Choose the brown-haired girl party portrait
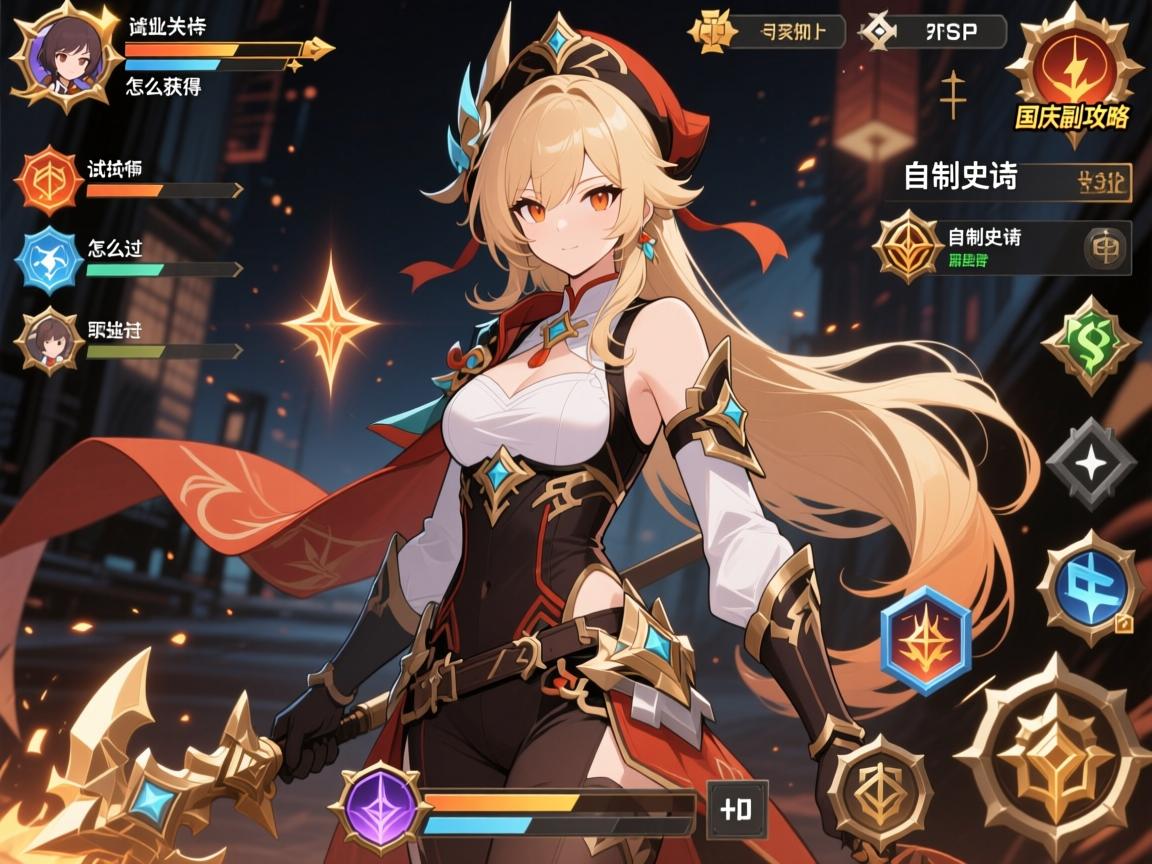This screenshot has height=864, width=1152. 48,341
